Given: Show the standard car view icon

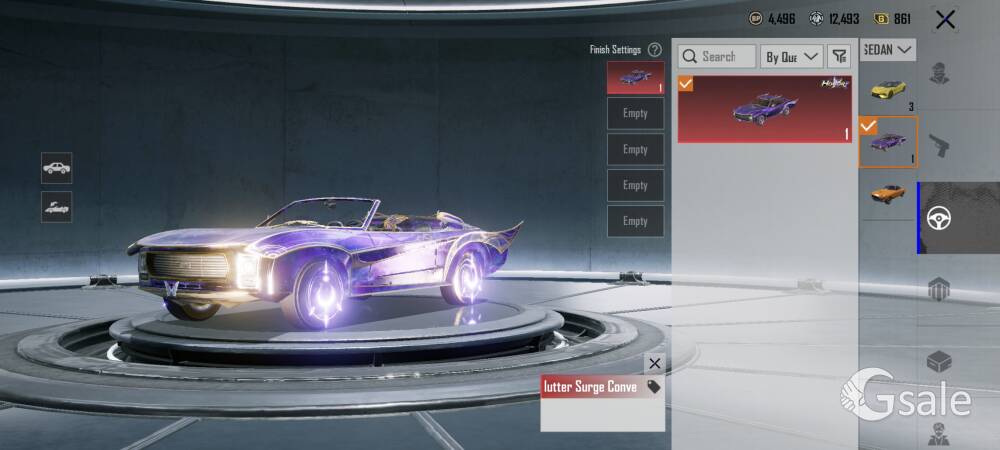Looking at the screenshot, I should (57, 167).
